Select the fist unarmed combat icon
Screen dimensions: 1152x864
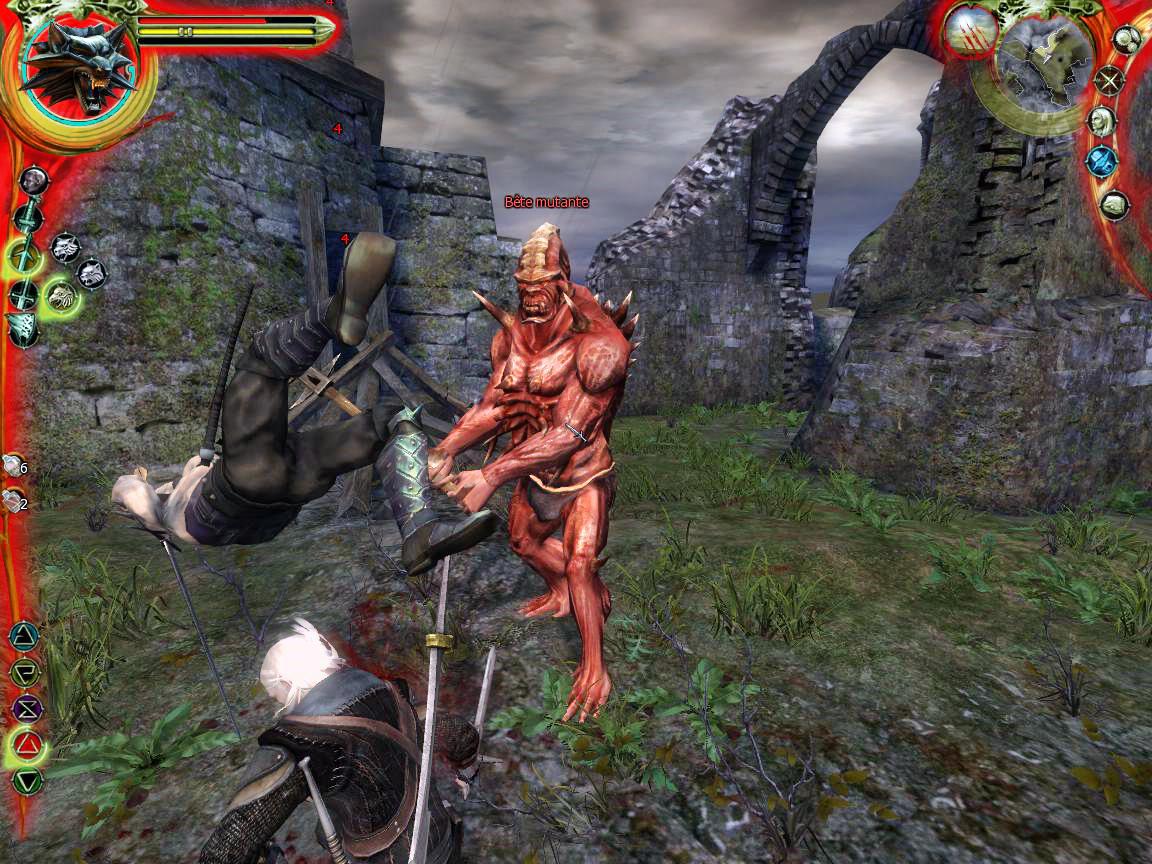pos(35,180)
